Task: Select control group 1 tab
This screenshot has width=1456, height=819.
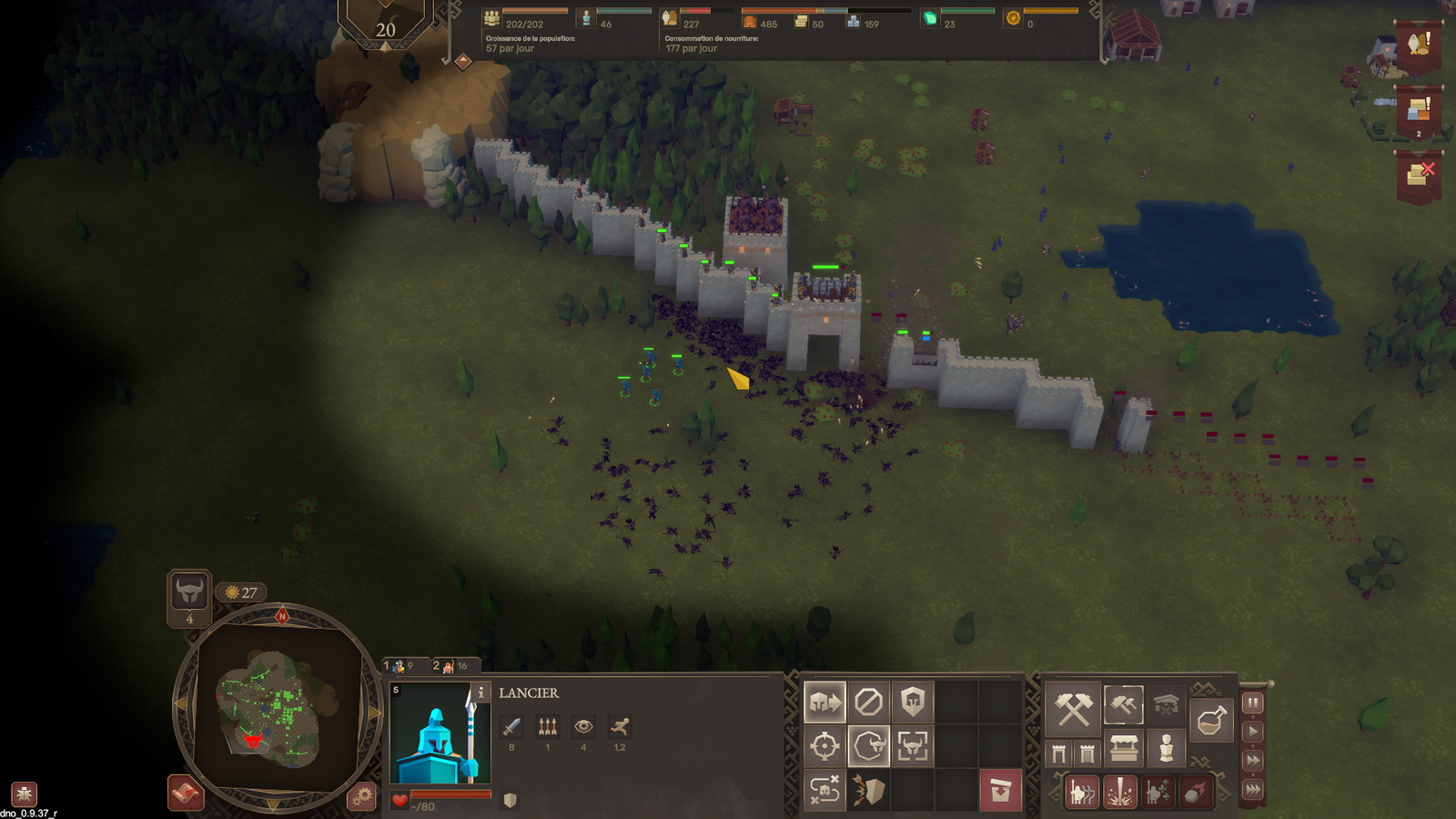Action: click(399, 666)
